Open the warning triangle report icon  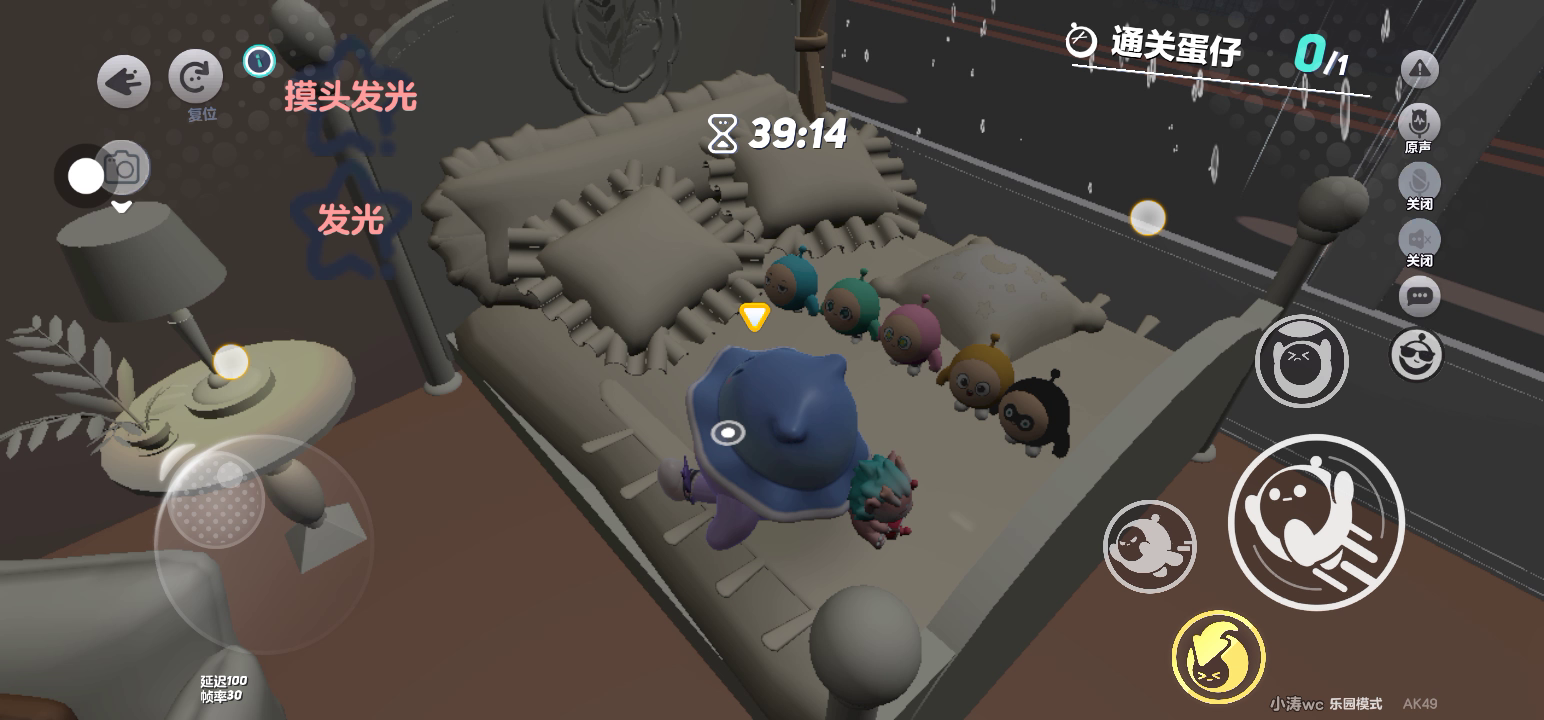(1419, 69)
